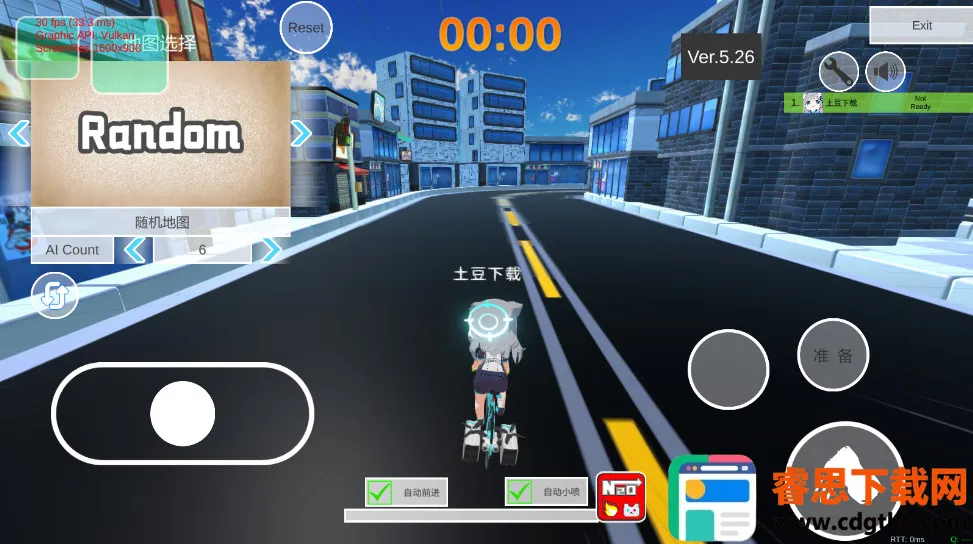Hit the 准备 (Ready) button

coord(833,355)
